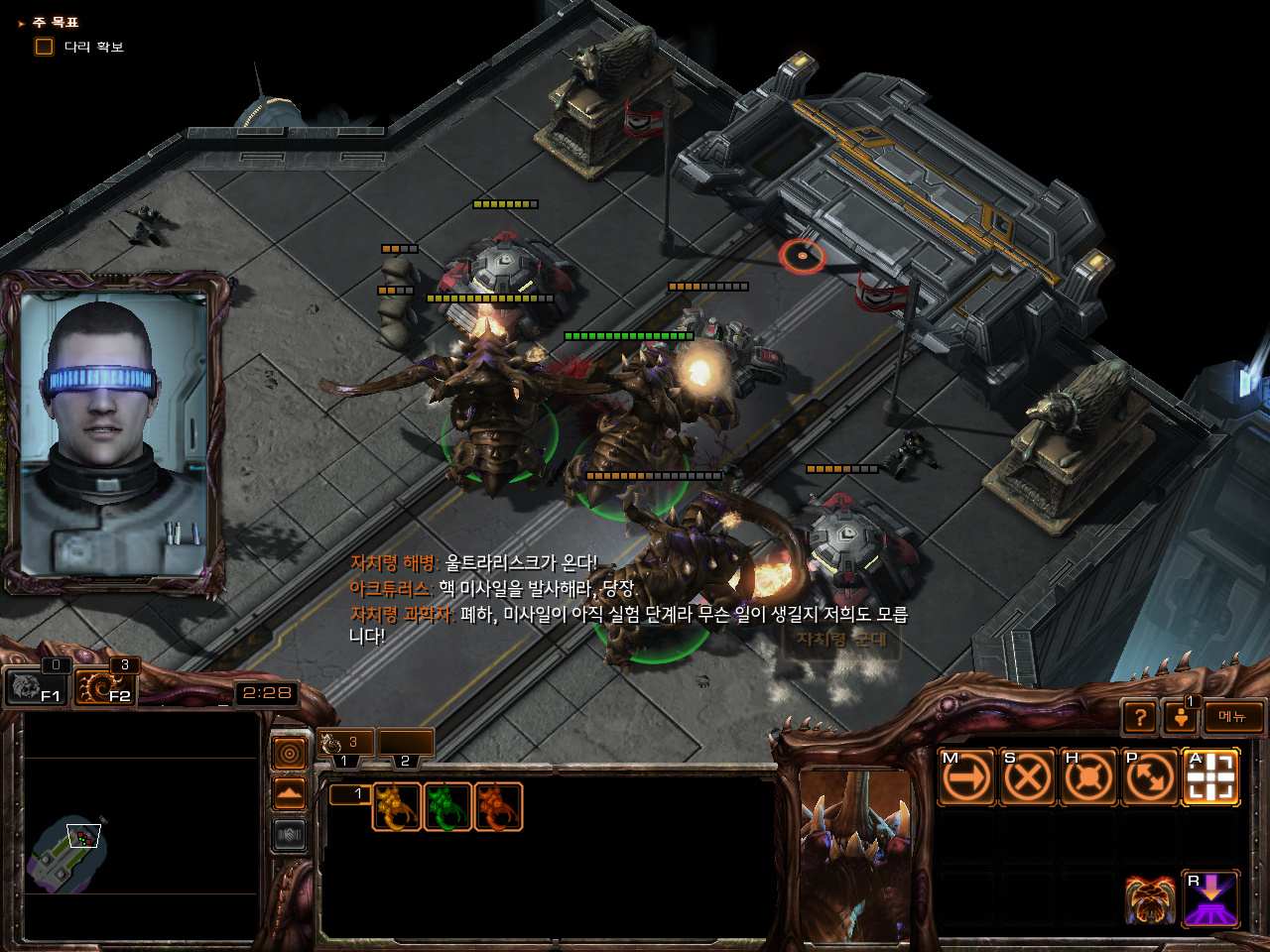1270x952 pixels.
Task: Click the flaming ultralisk passive ability icon
Action: point(1150,898)
